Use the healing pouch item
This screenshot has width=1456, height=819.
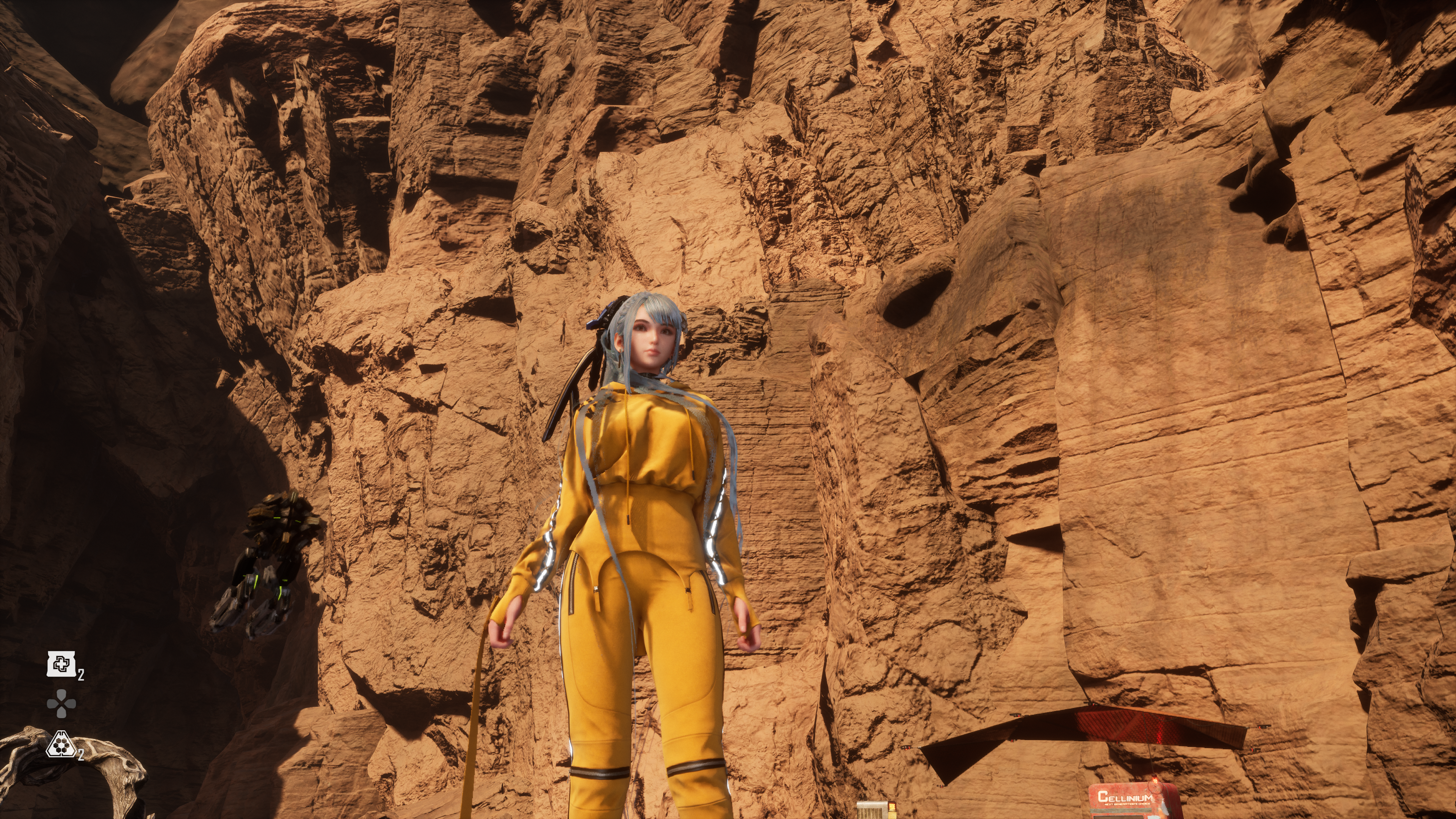pyautogui.click(x=61, y=664)
